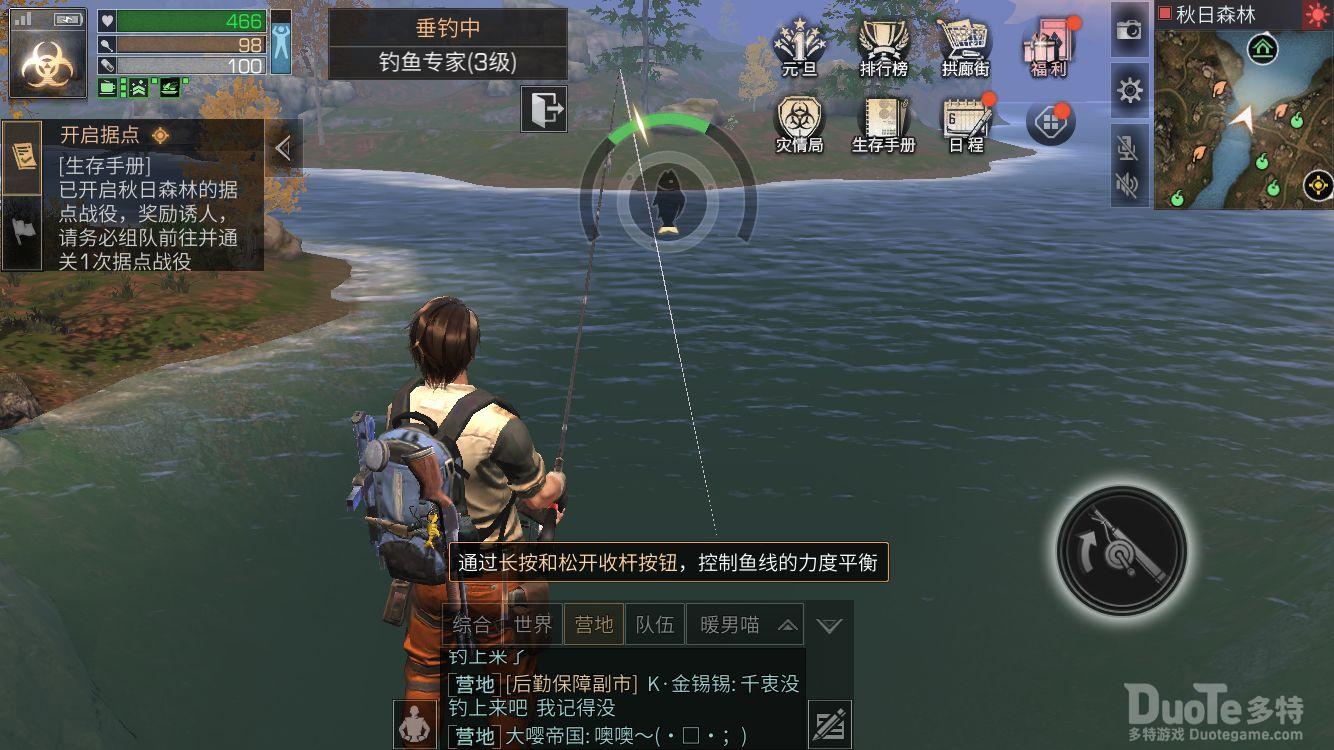Collapse the chat panel with the down chevron

pos(828,624)
